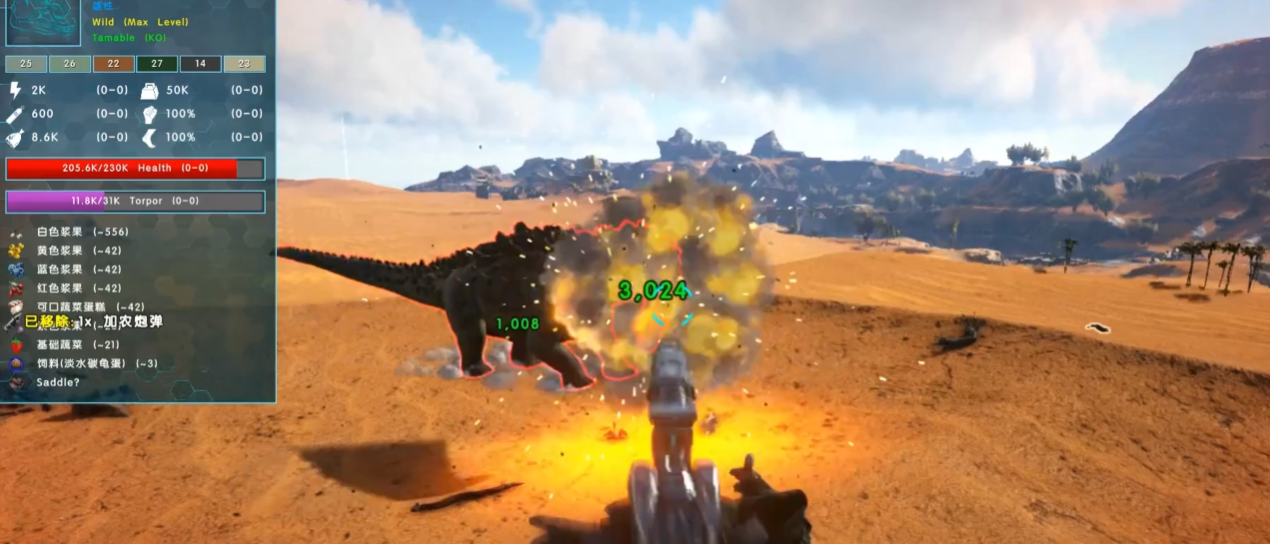Click the fist melee damage icon
The image size is (1270, 544).
tap(150, 114)
